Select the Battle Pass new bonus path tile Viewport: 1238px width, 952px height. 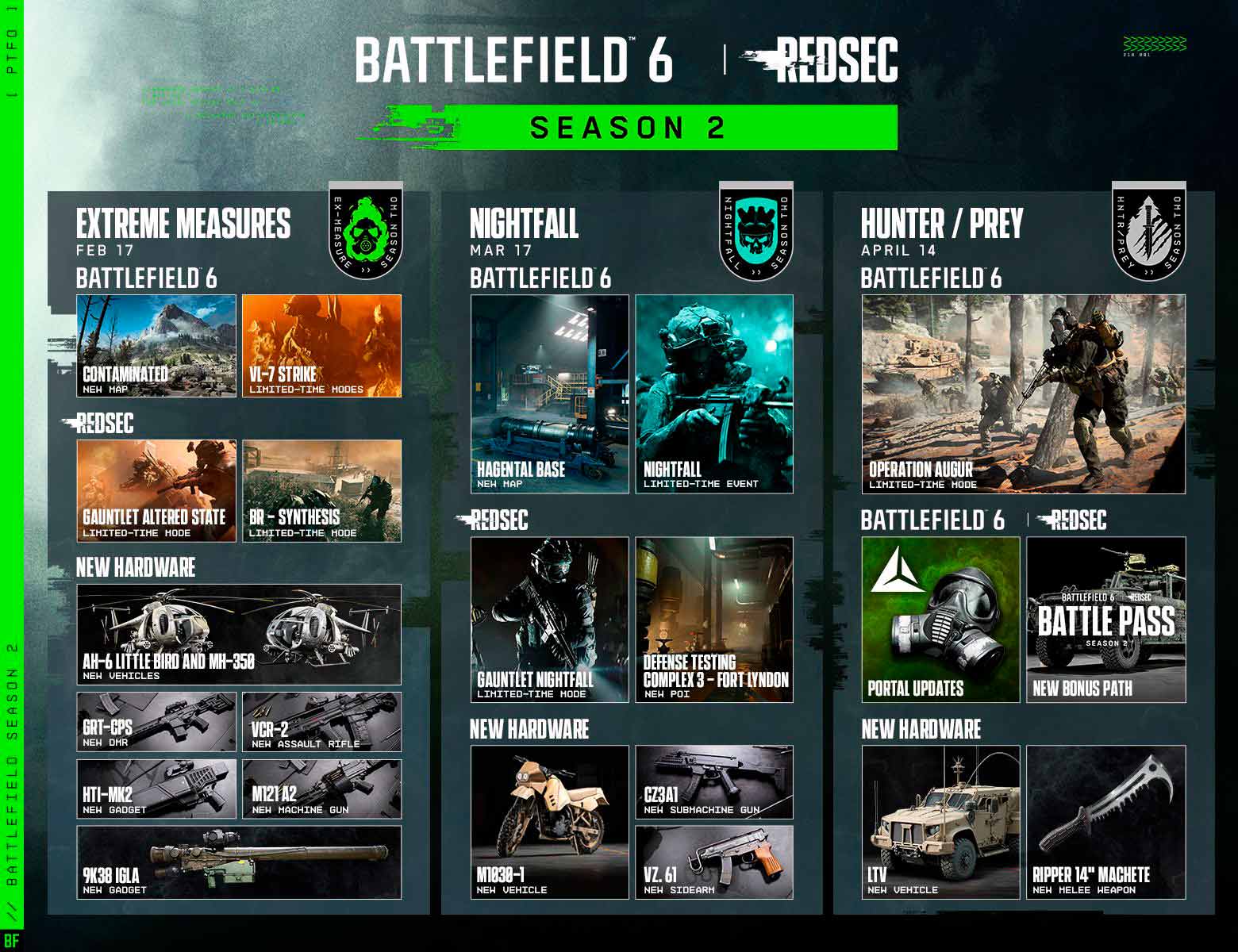[1106, 620]
